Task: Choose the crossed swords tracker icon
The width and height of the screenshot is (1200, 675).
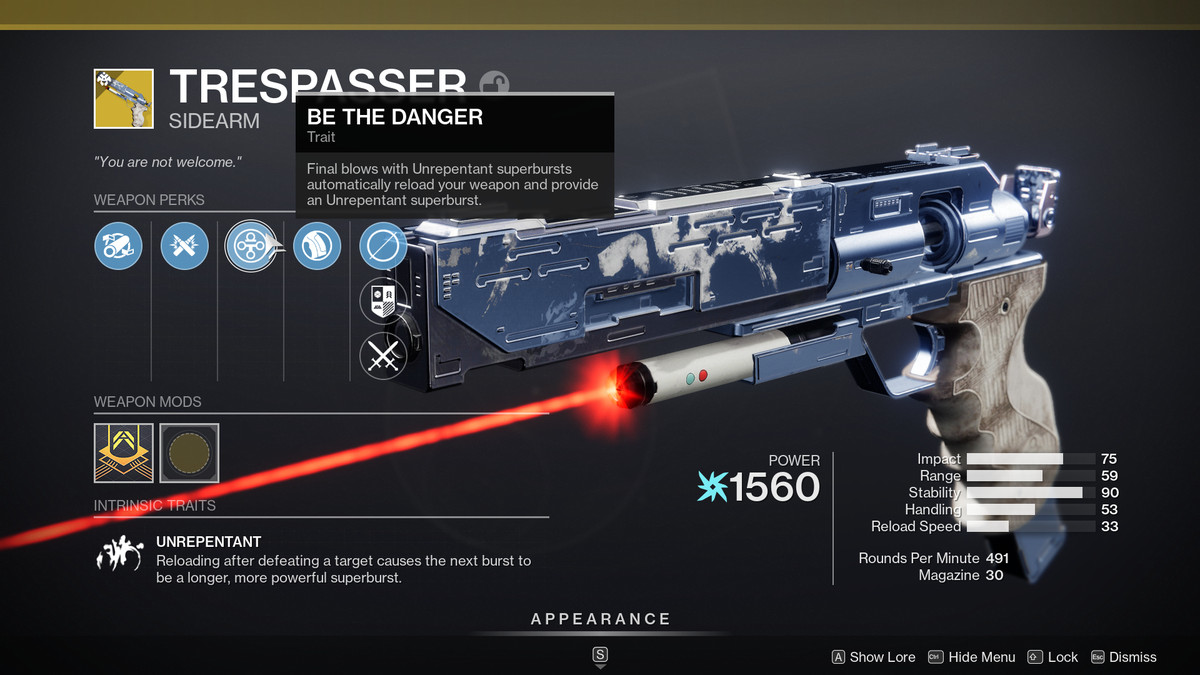Action: (383, 355)
